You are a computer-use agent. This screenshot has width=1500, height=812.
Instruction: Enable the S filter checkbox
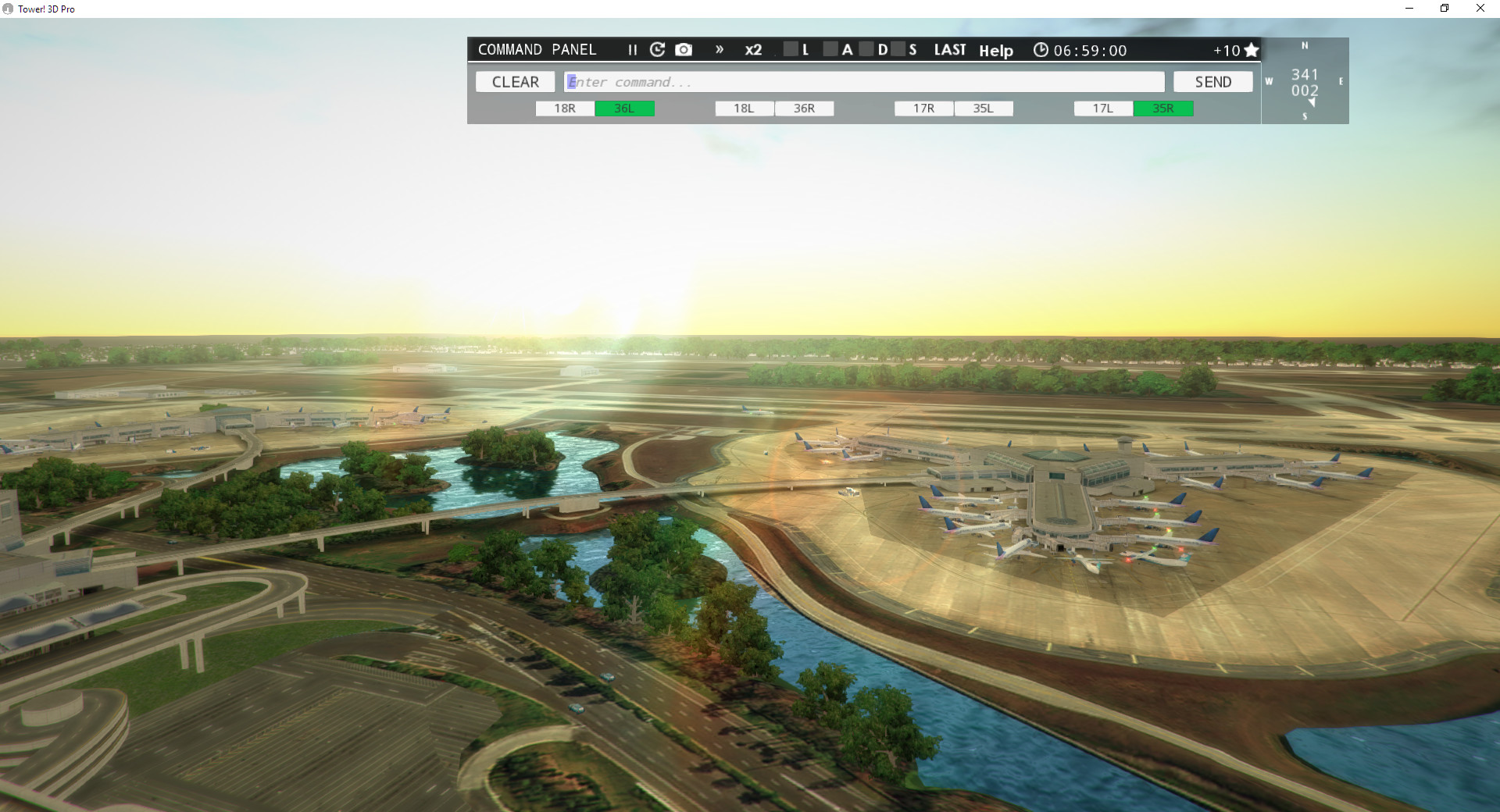coord(898,49)
